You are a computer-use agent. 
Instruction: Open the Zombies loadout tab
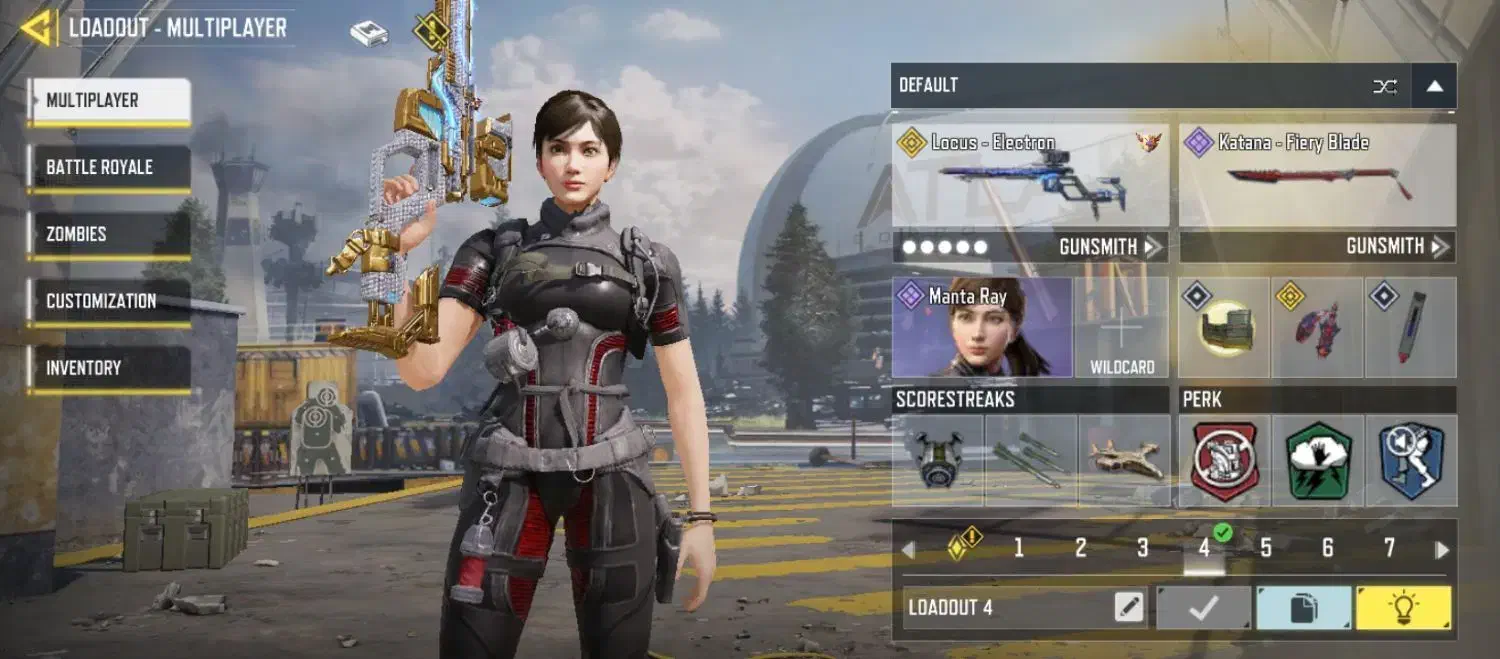point(108,234)
